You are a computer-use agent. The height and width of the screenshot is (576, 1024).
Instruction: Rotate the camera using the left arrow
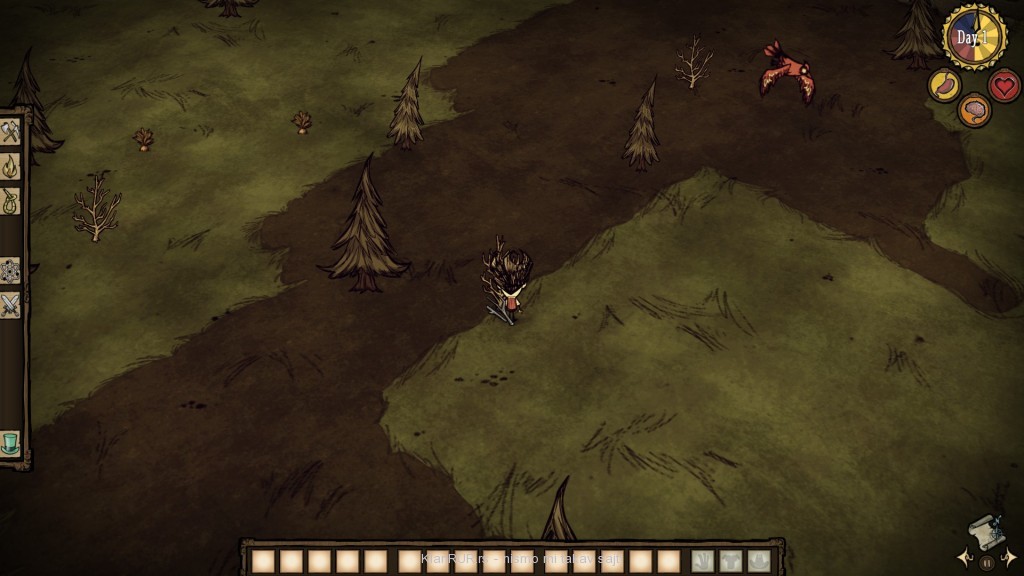coord(963,557)
